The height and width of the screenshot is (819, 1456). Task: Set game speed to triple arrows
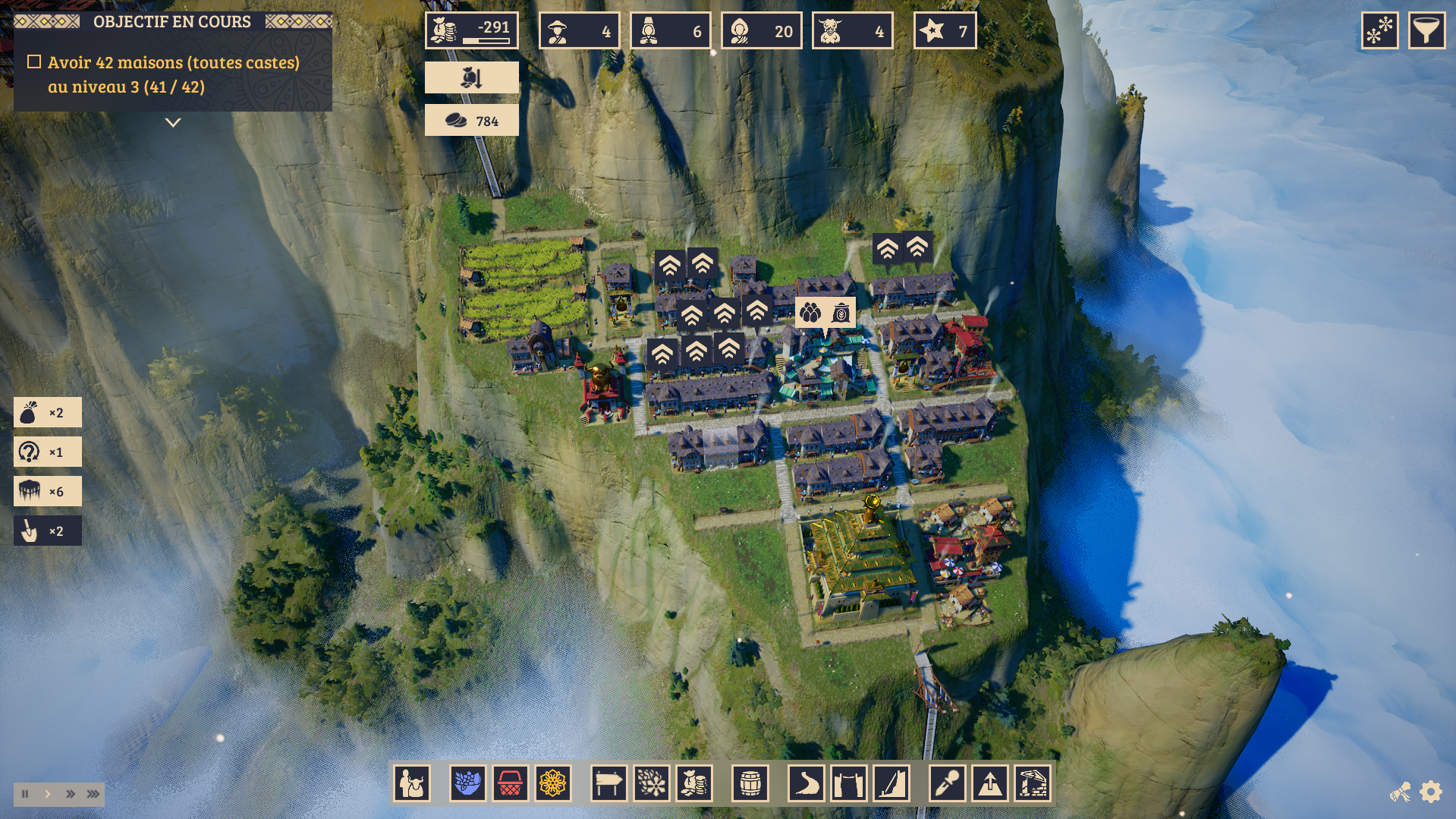tap(93, 794)
